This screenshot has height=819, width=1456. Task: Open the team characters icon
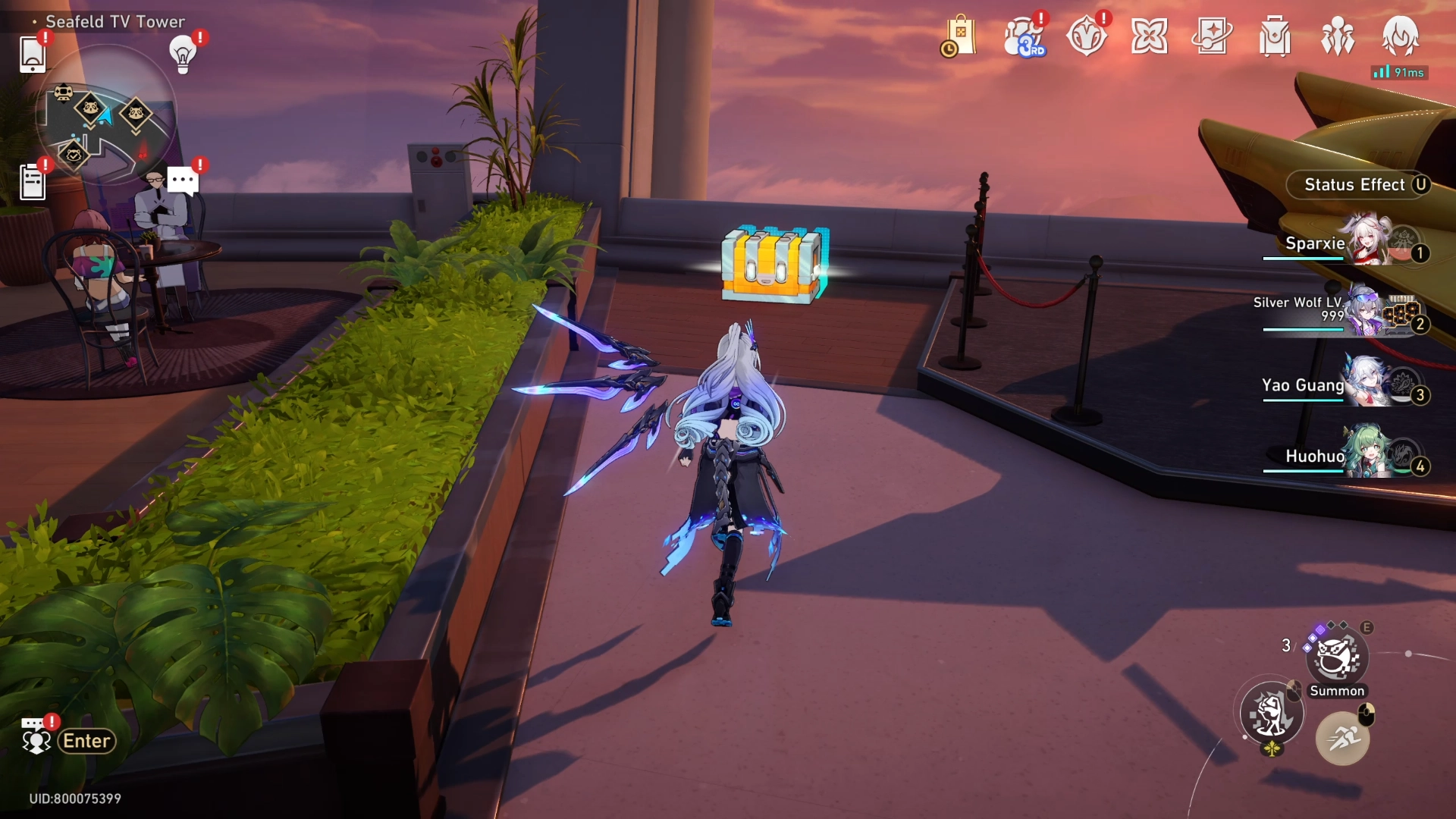pyautogui.click(x=1338, y=36)
